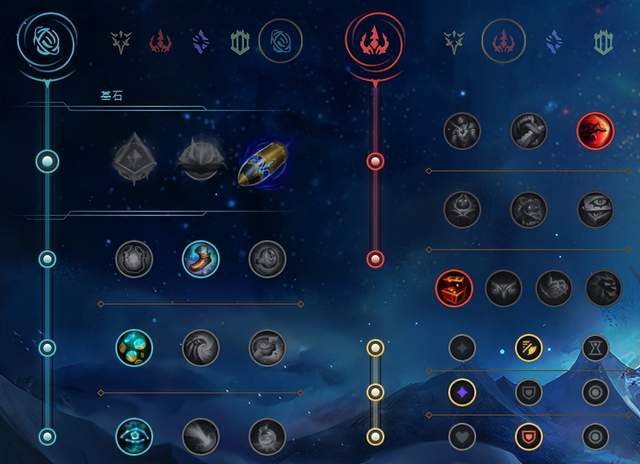Screen dimensions: 640x464
Task: Switch secondary path to blue Sorcery tree
Action: 554,42
